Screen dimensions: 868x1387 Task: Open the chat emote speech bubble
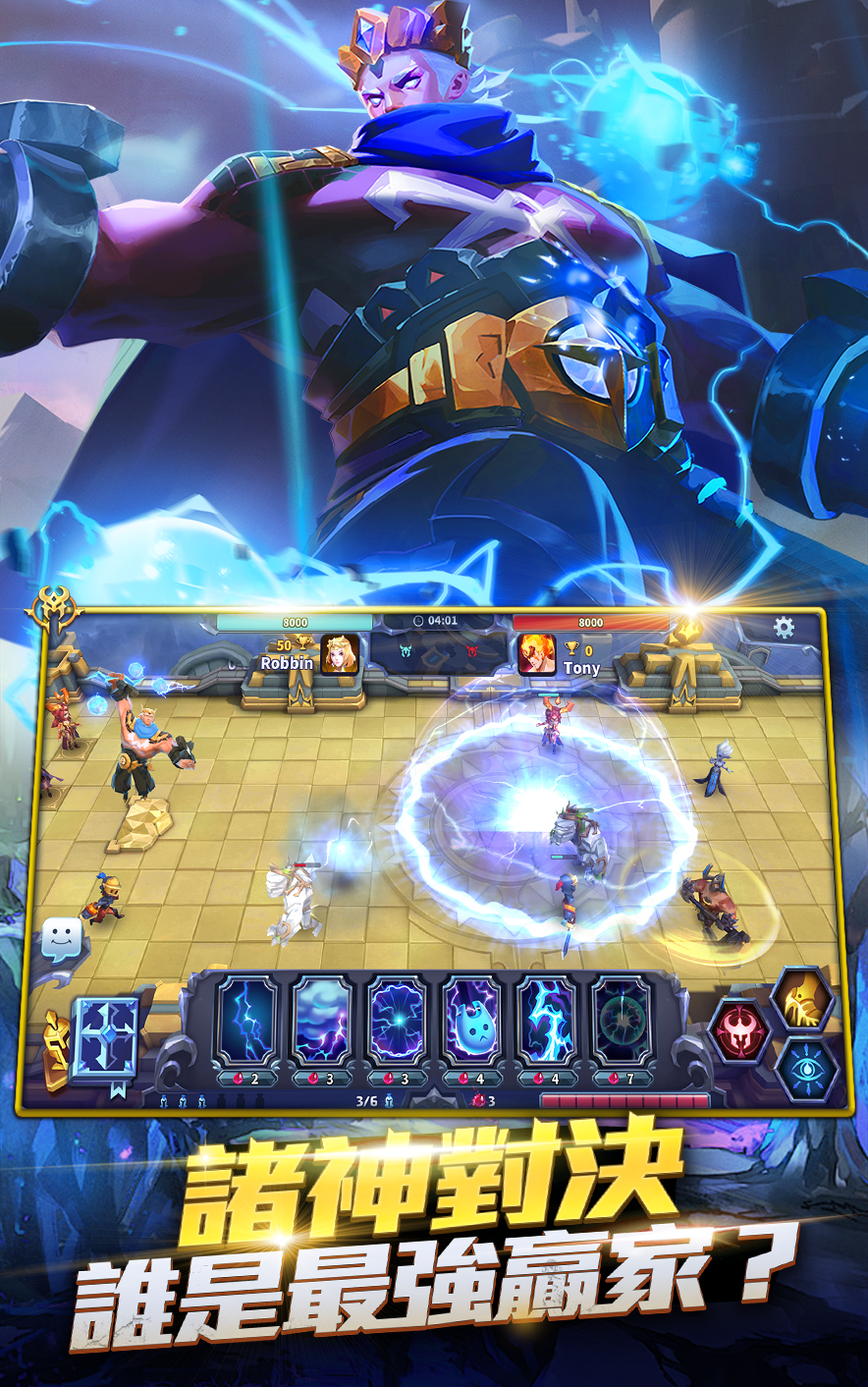point(60,938)
